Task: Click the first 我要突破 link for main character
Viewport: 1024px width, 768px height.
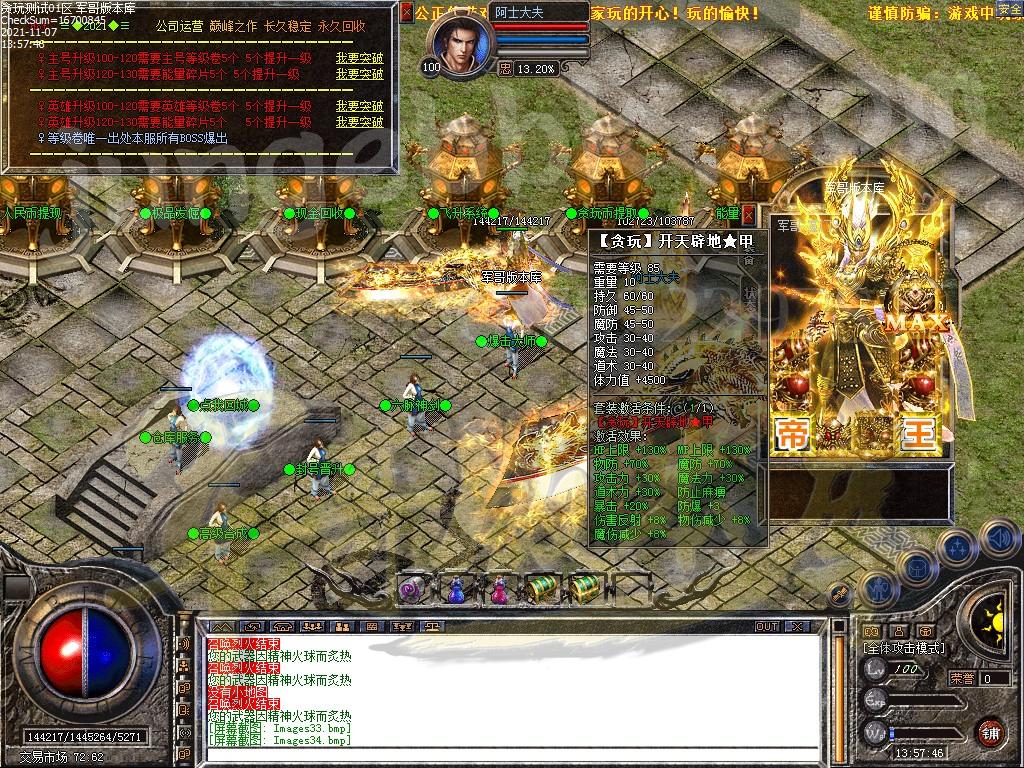Action: tap(359, 58)
